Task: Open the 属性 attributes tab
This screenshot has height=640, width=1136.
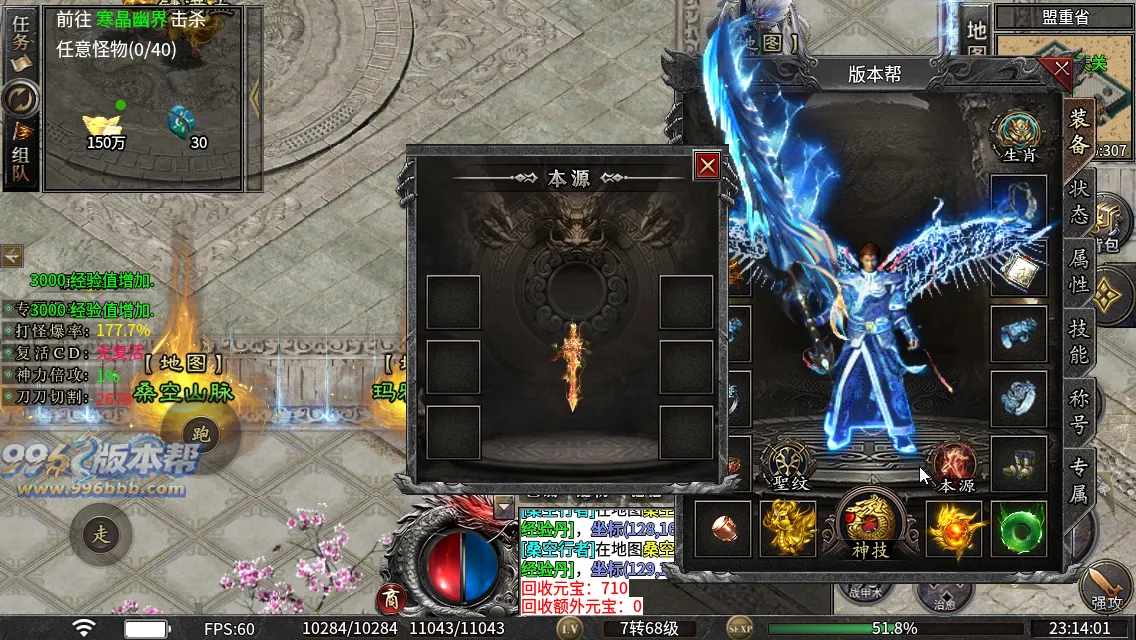Action: coord(1080,271)
